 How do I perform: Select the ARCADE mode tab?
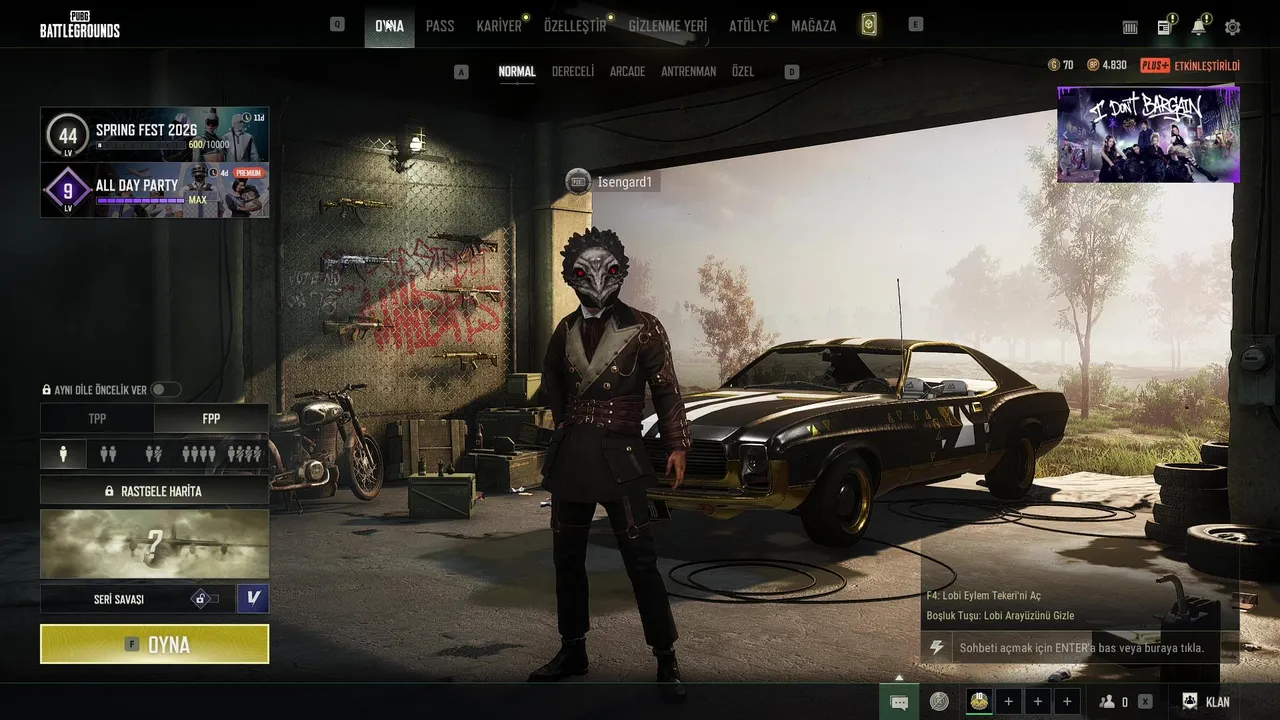(x=627, y=72)
